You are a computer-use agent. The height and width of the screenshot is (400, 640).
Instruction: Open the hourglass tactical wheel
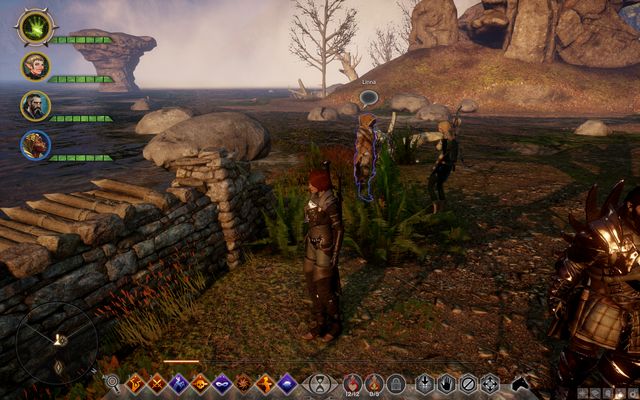click(319, 383)
